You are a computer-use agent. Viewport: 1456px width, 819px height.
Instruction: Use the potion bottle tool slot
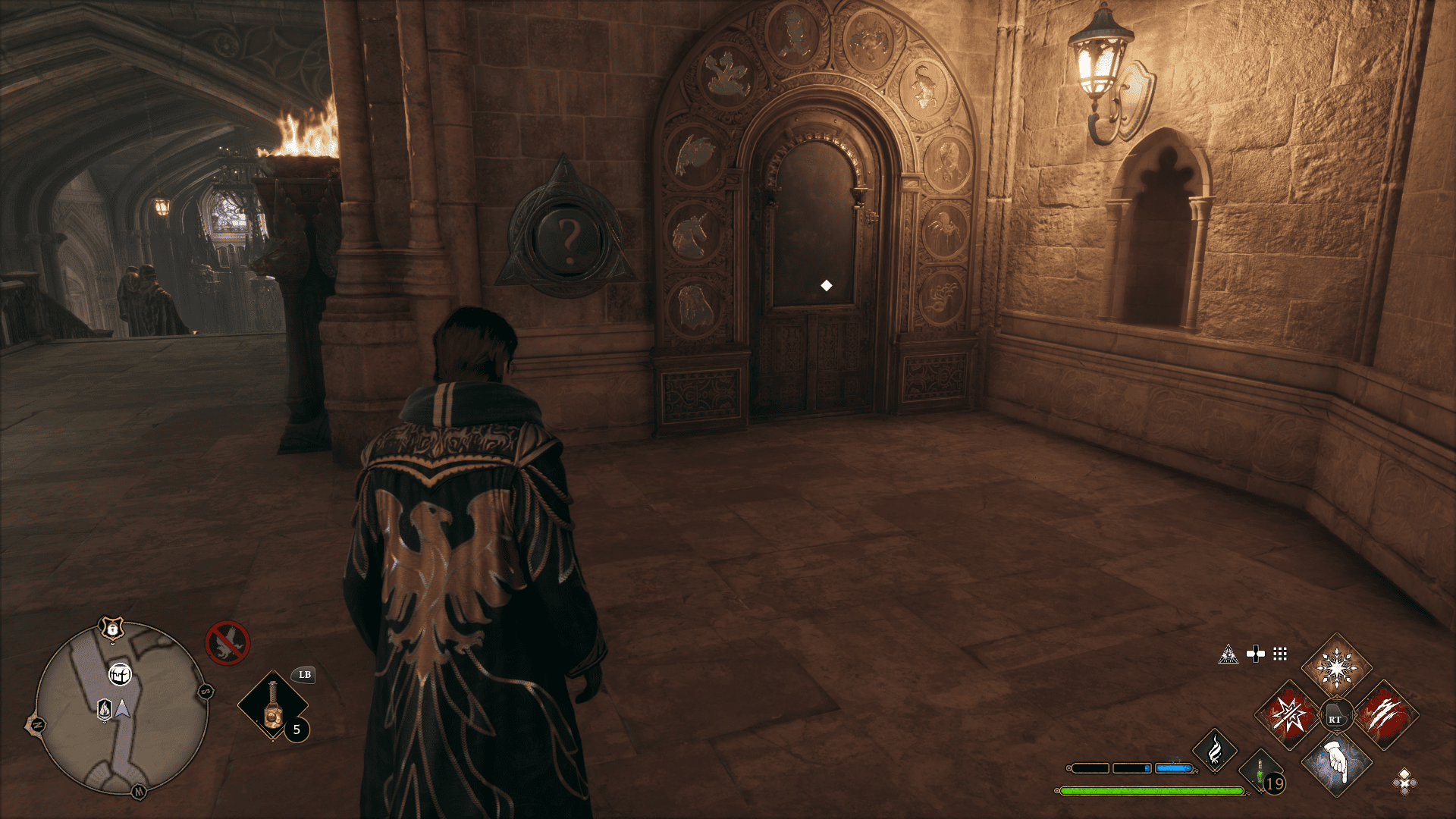(272, 705)
